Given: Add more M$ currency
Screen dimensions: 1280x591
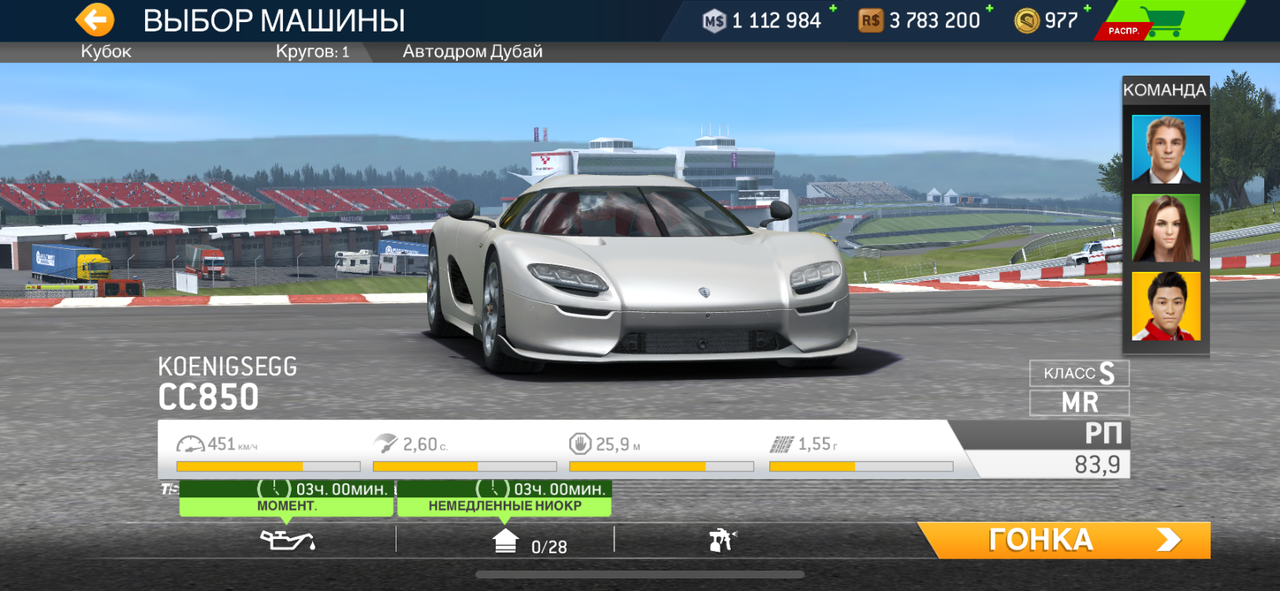Looking at the screenshot, I should (830, 10).
